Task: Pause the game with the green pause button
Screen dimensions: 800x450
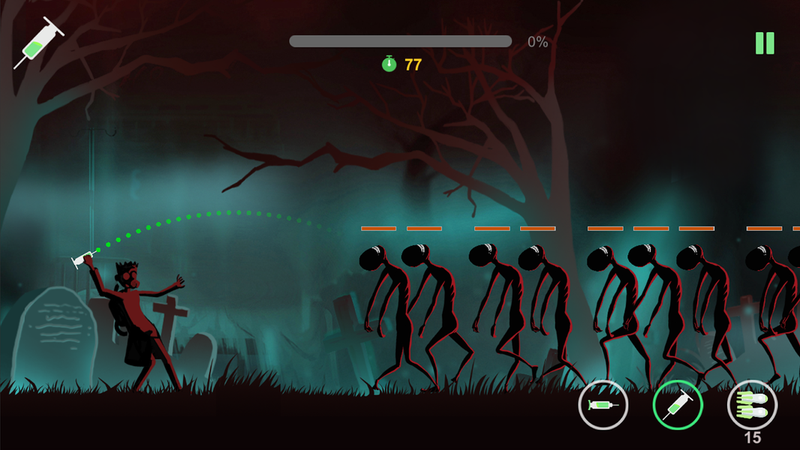Action: pyautogui.click(x=765, y=43)
